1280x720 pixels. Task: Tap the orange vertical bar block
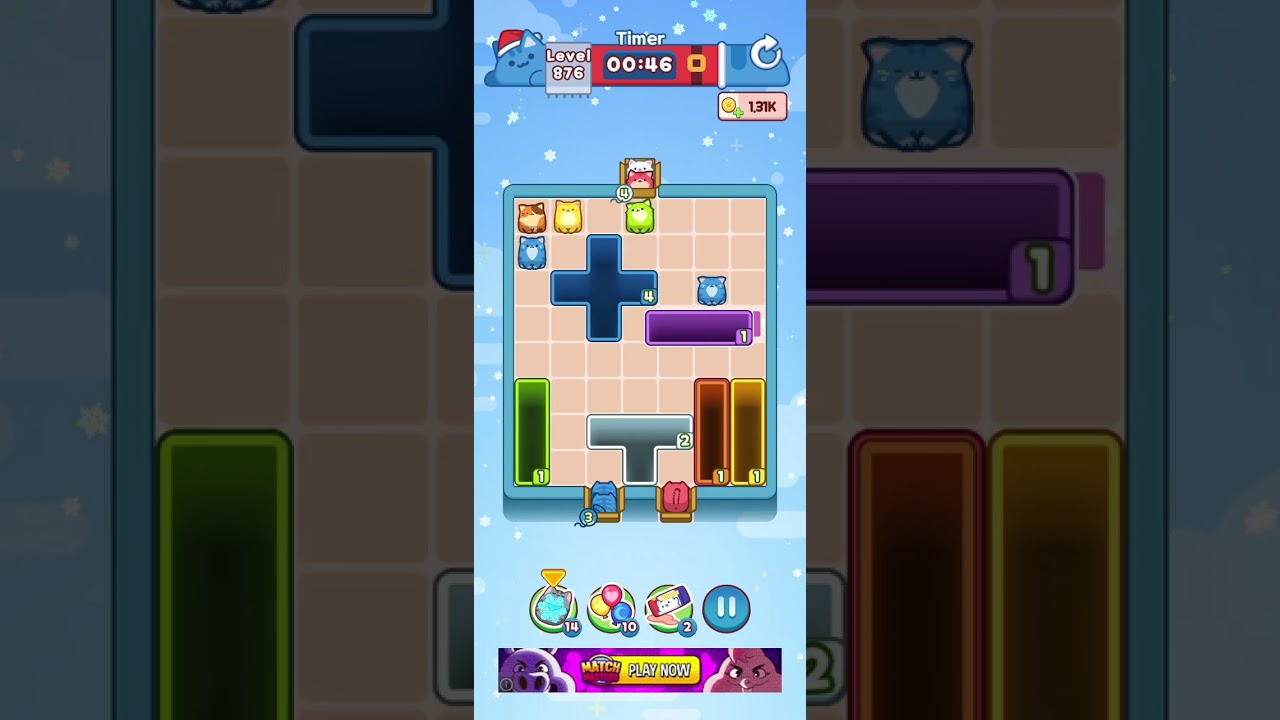tap(712, 430)
